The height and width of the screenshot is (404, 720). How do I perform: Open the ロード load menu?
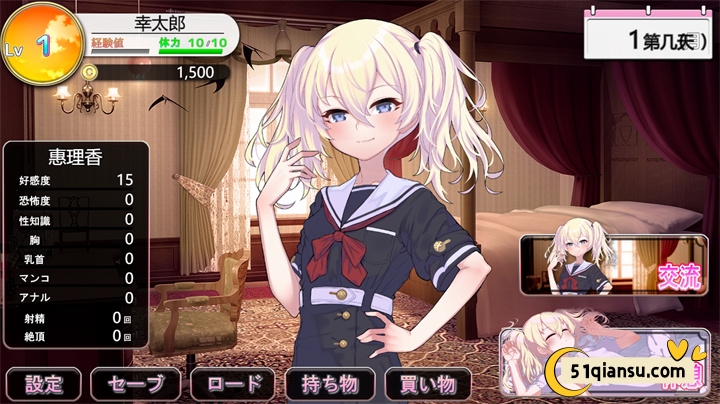pos(233,383)
